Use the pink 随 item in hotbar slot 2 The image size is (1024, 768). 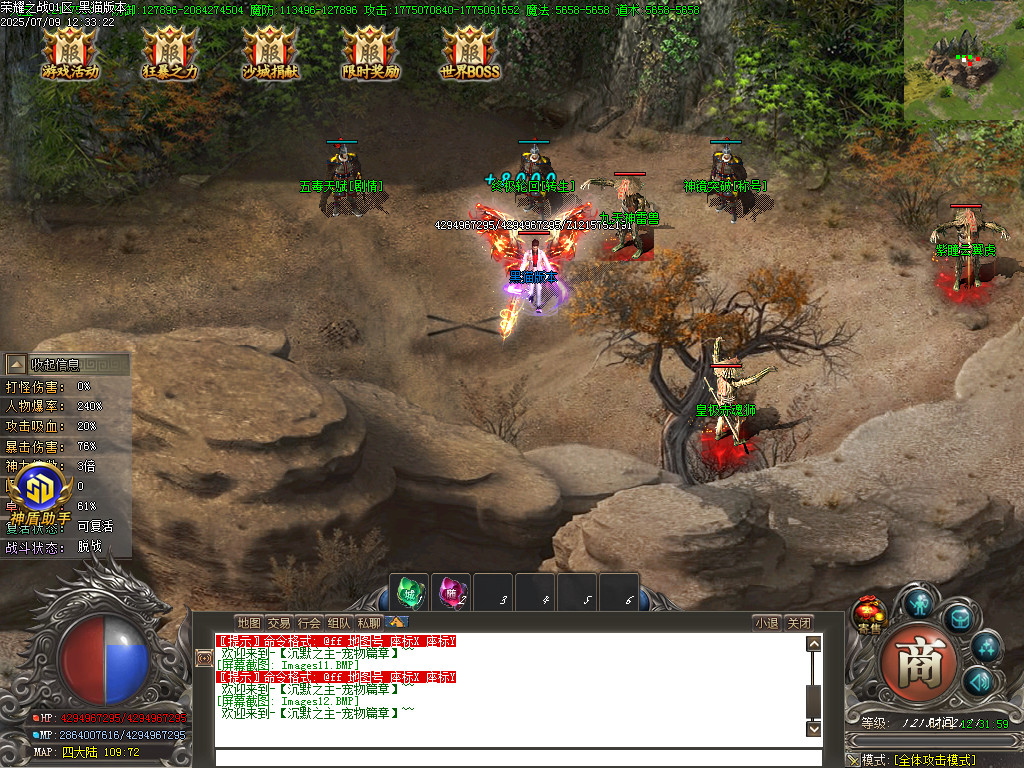click(x=450, y=592)
